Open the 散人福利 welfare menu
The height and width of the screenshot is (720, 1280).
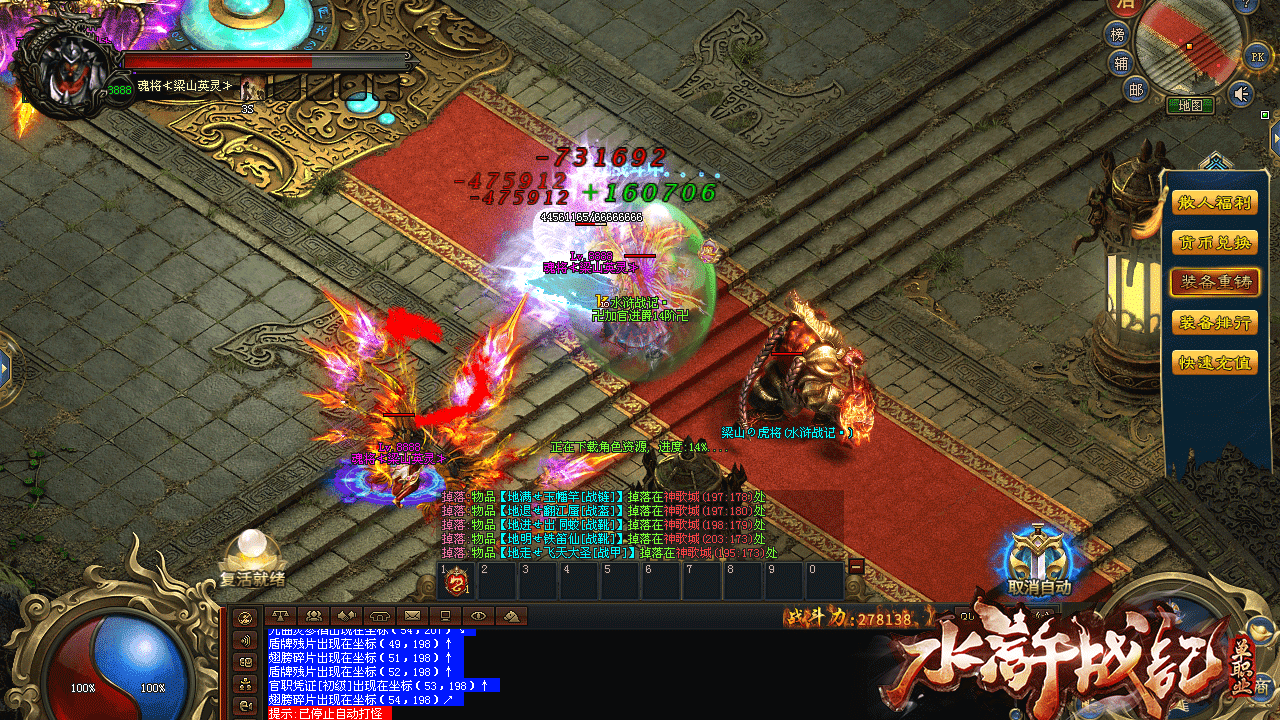point(1214,203)
